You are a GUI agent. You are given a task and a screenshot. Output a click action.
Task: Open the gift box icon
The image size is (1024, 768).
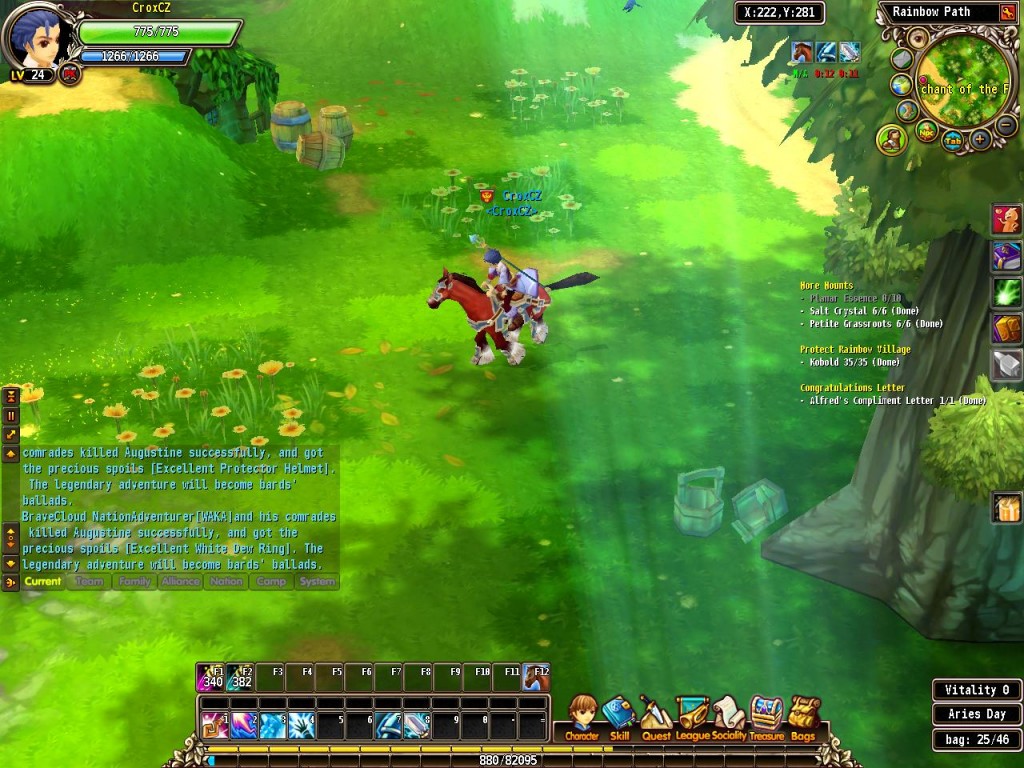coord(1006,508)
